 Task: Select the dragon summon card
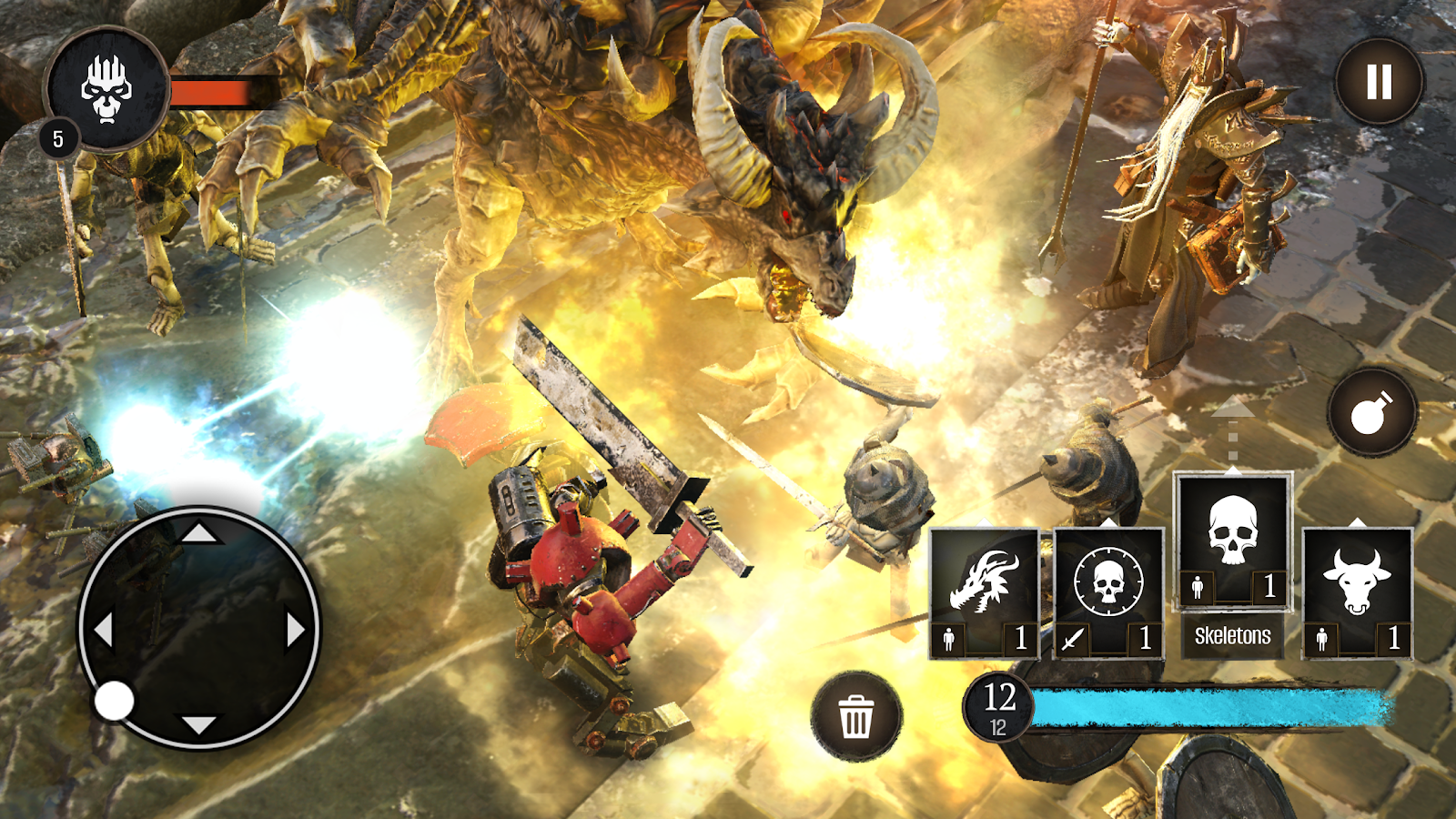(984, 591)
